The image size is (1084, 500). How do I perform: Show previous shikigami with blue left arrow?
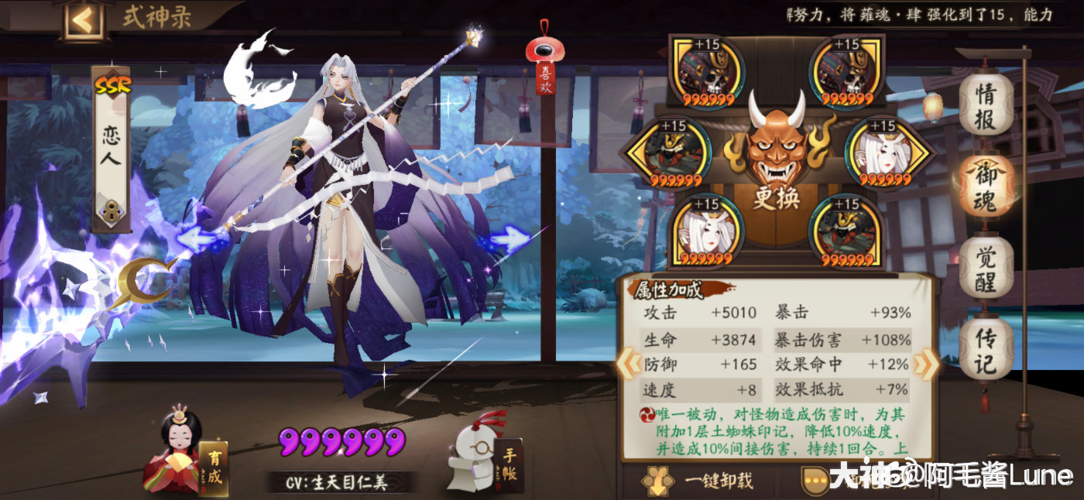pyautogui.click(x=200, y=238)
